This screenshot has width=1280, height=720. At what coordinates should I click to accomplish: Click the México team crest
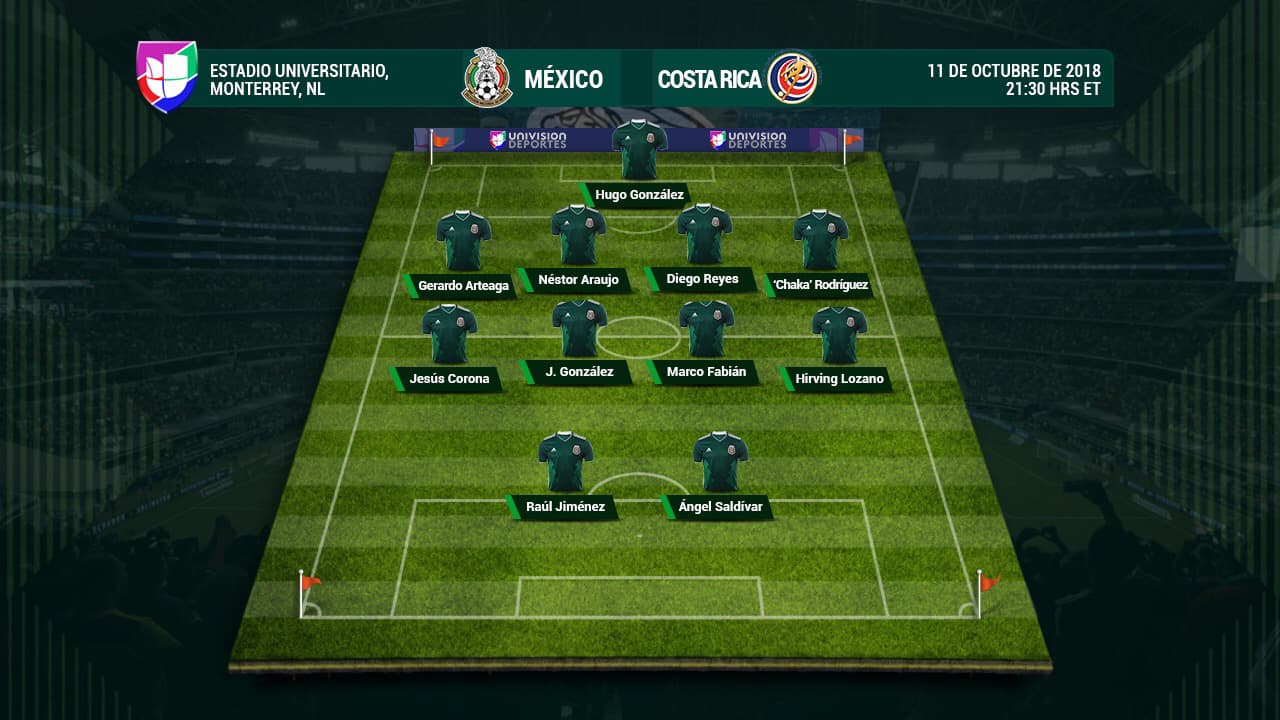487,78
